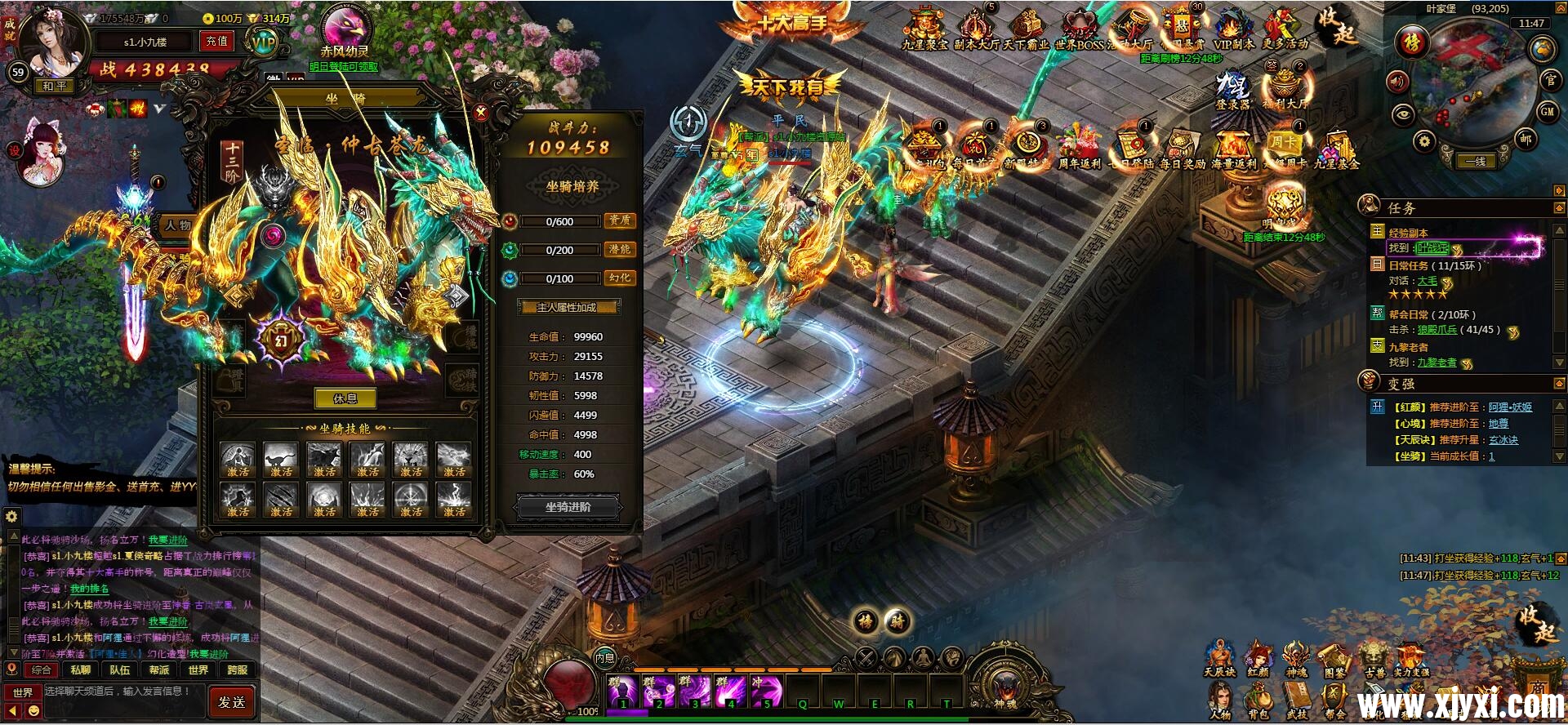Open the VIP badge

[264, 42]
